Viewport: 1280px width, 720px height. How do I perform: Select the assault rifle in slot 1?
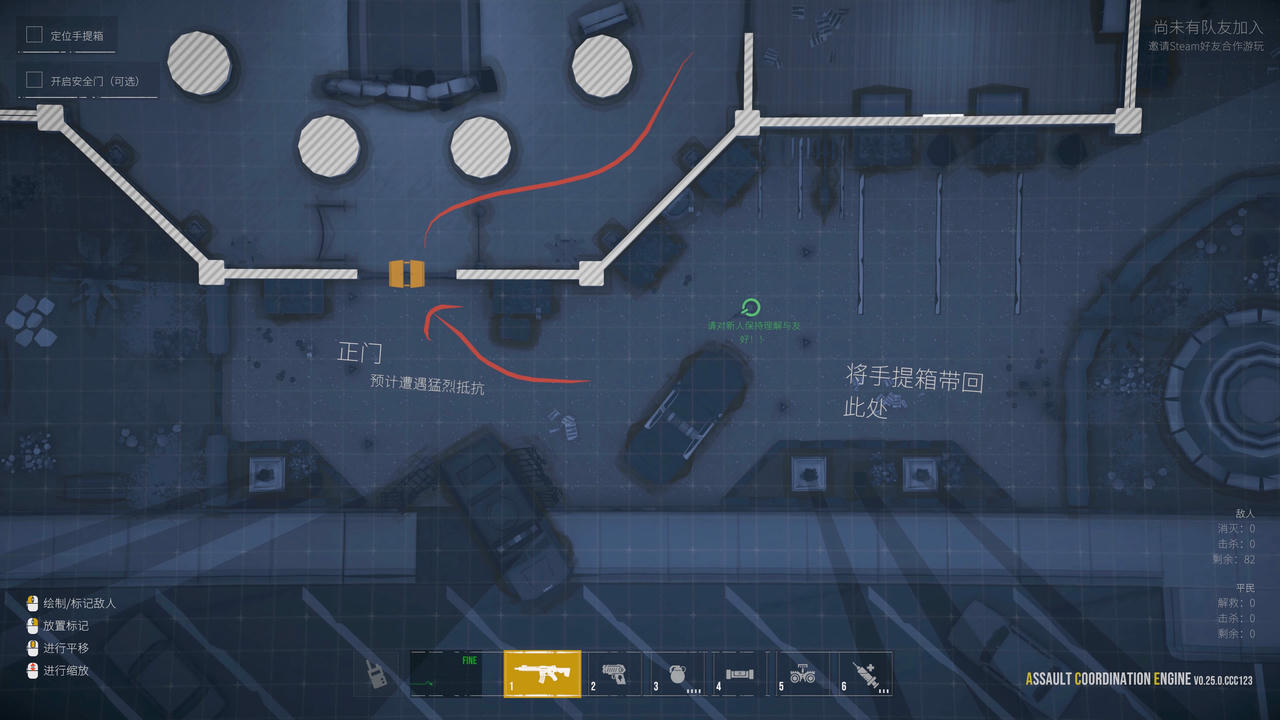(x=541, y=674)
